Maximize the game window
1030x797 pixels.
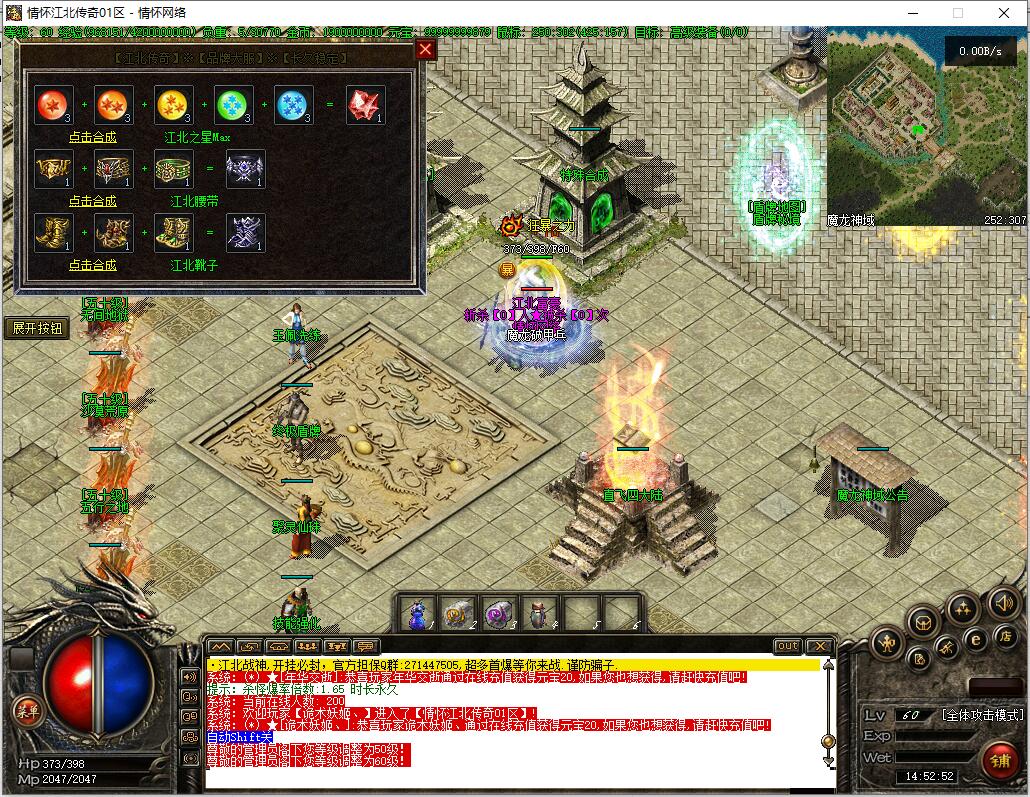click(x=958, y=13)
